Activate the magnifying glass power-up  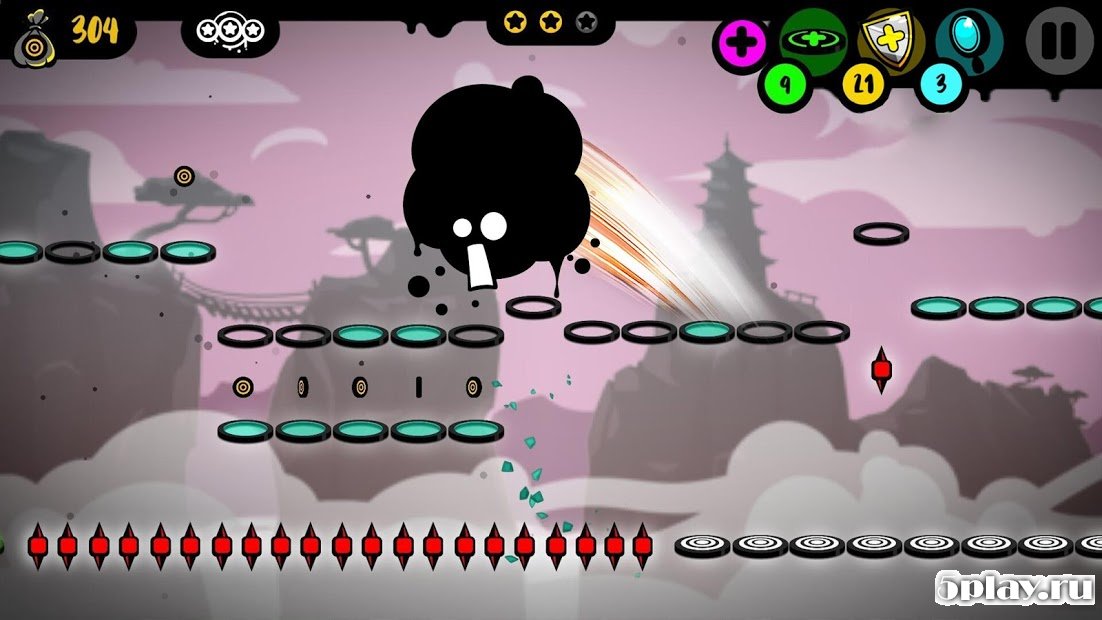968,40
